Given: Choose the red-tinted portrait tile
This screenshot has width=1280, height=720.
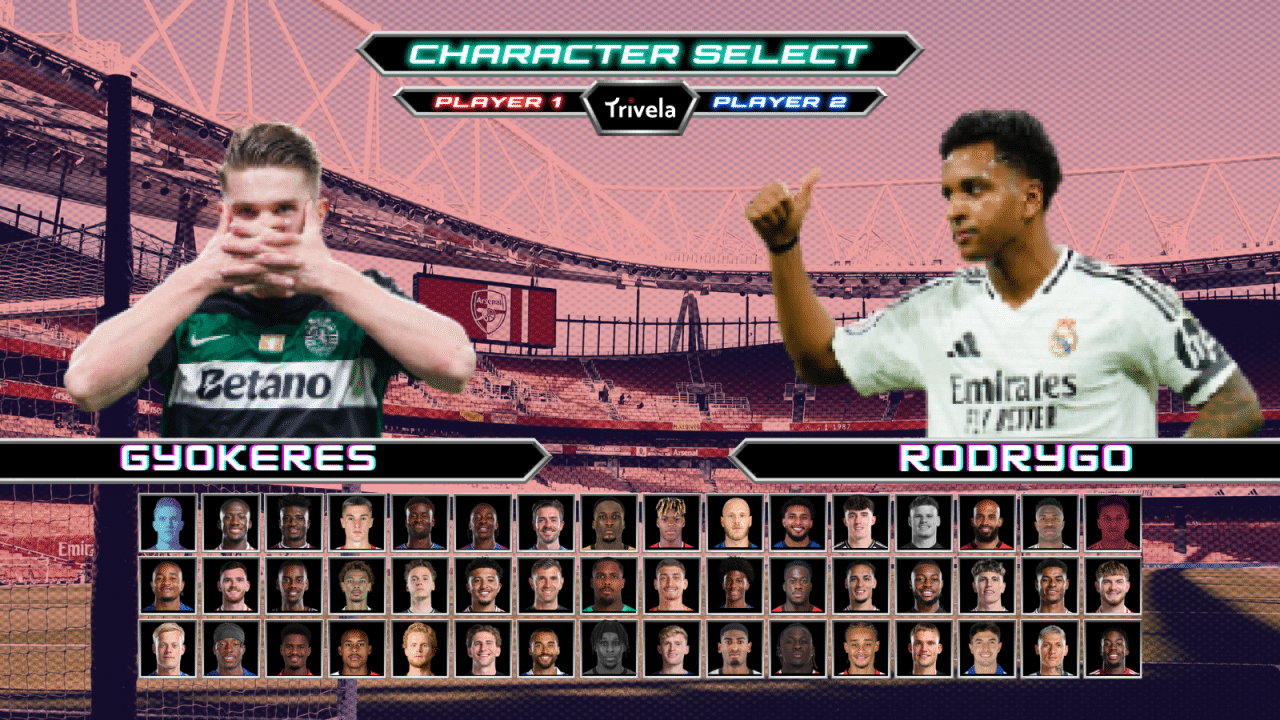Looking at the screenshot, I should (1112, 522).
